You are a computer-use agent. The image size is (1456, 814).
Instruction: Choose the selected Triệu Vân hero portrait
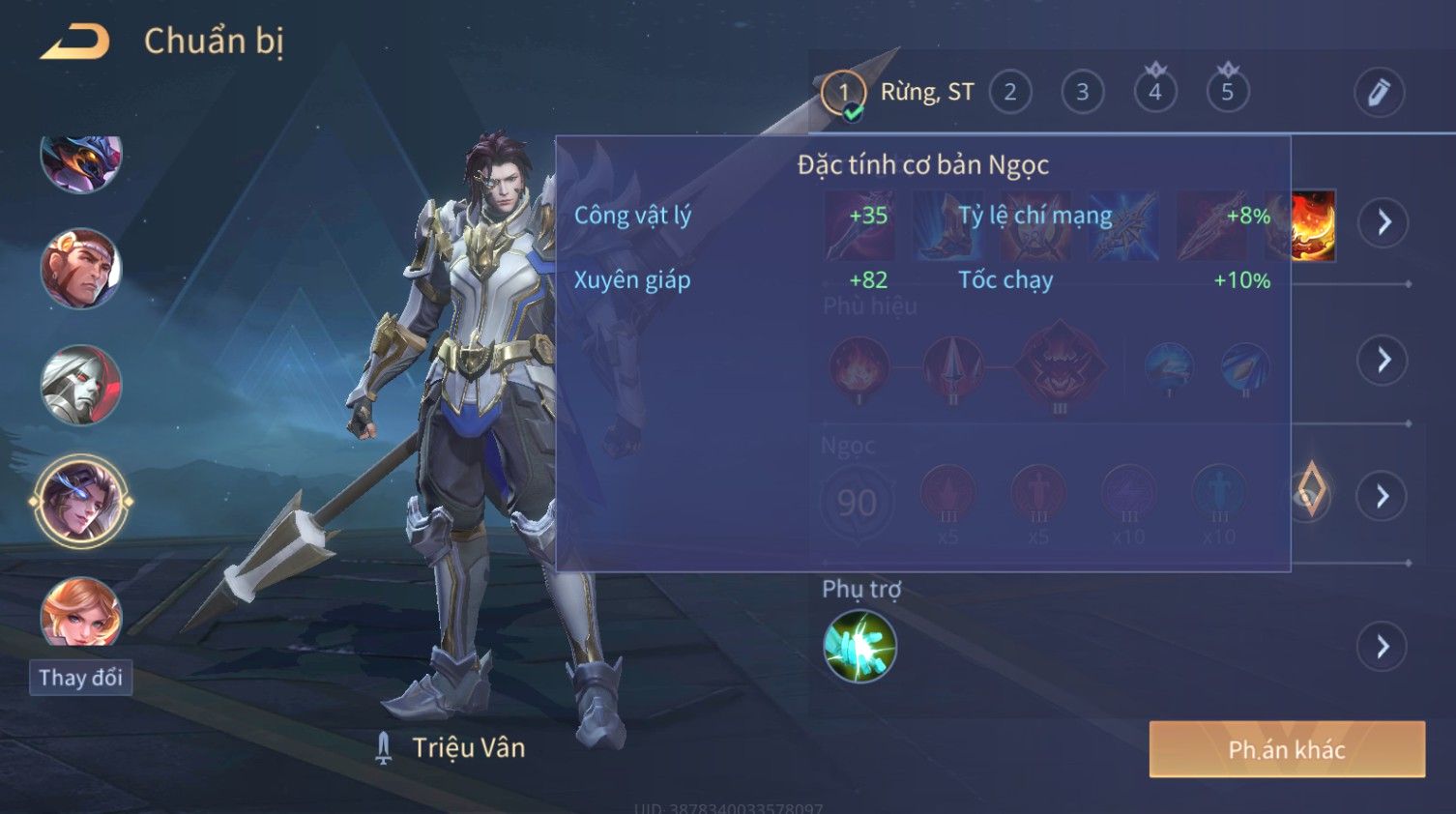(x=81, y=501)
